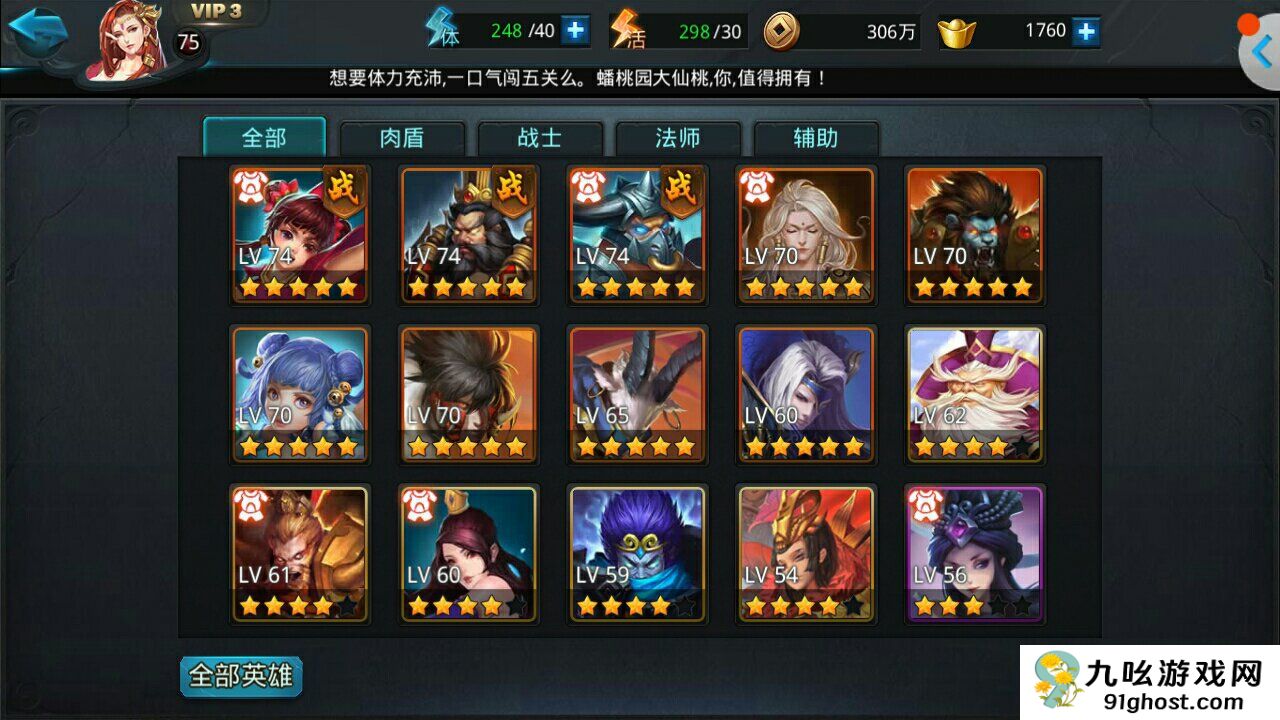
Task: Switch to the 辅助 support tab
Action: pos(816,138)
